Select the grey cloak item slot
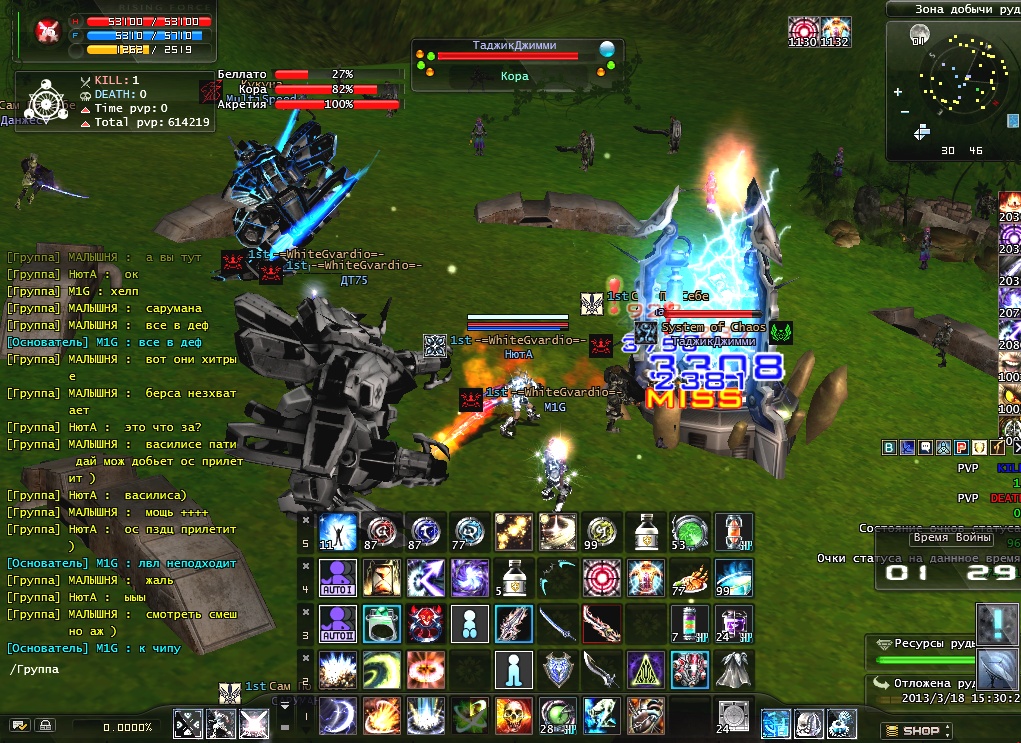This screenshot has height=743, width=1021. pyautogui.click(x=731, y=669)
